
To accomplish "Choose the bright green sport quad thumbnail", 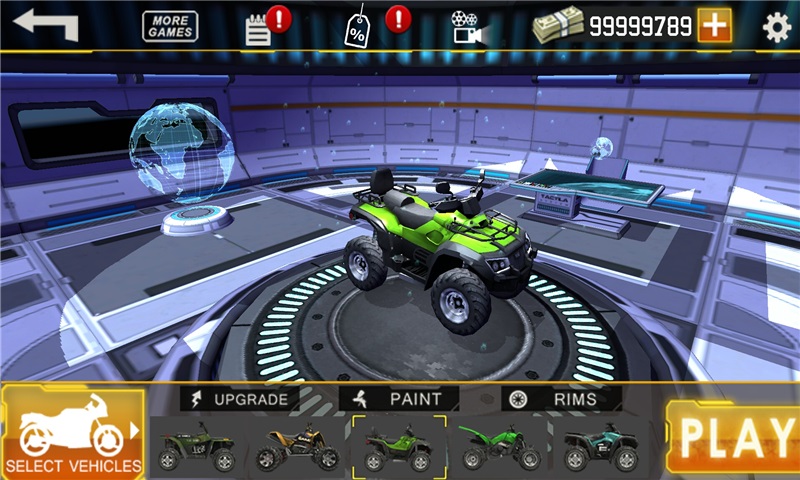I will click(500, 447).
